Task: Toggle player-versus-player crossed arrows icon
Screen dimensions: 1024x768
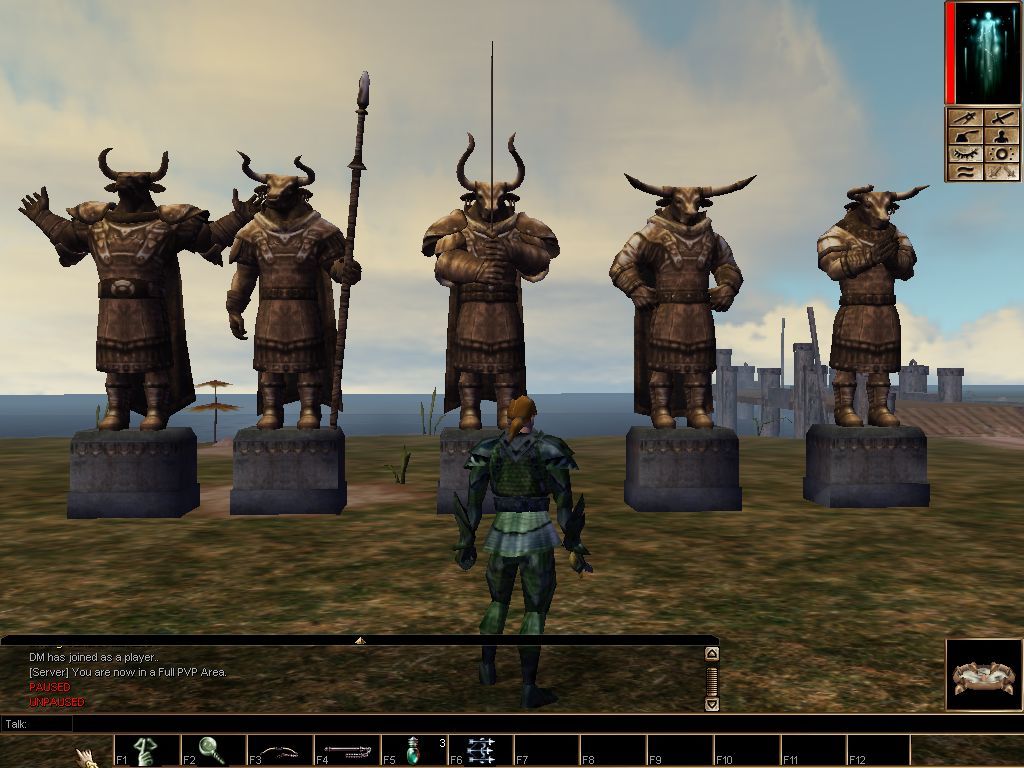Action: tap(1001, 172)
